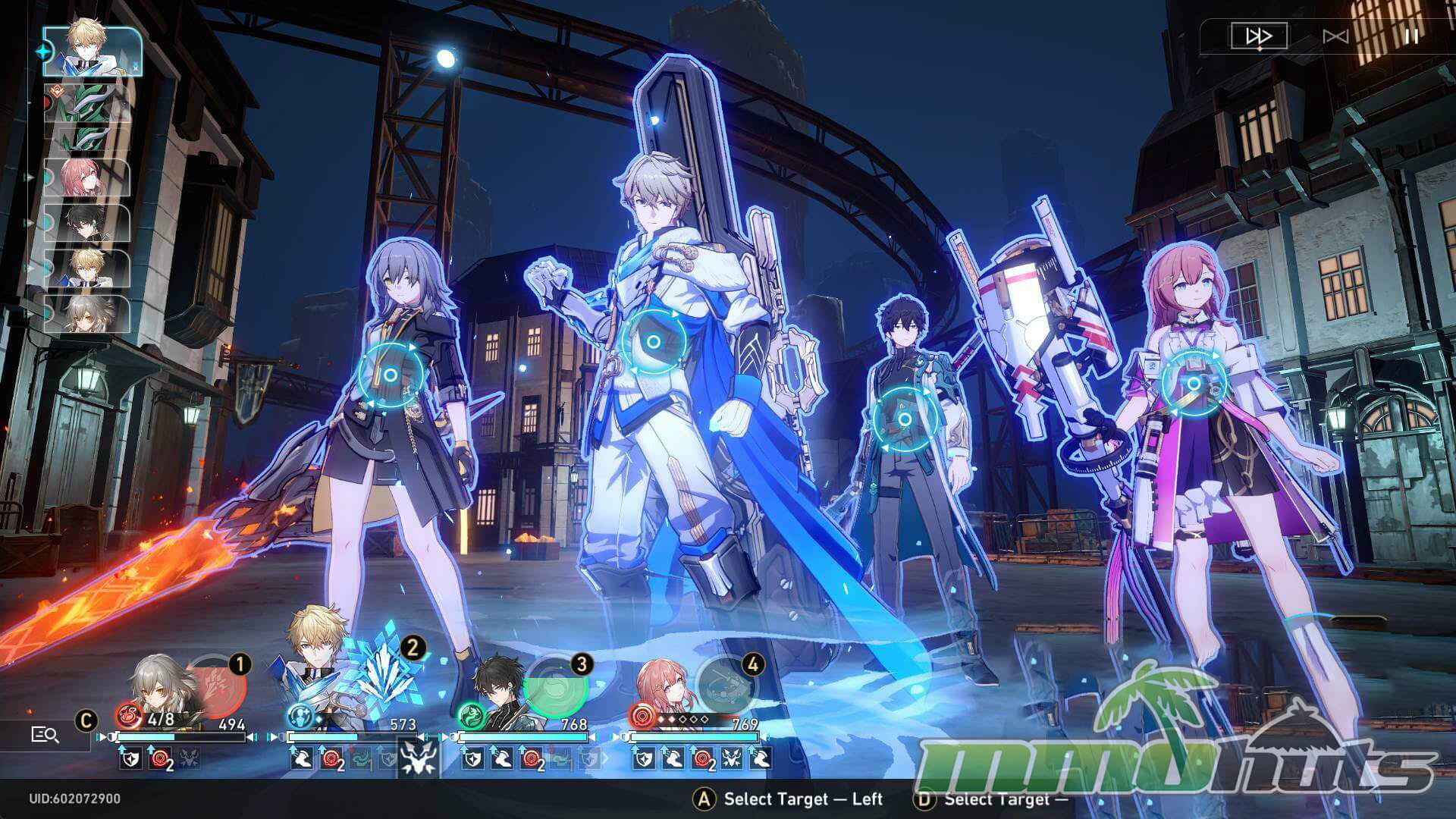This screenshot has height=819, width=1456.
Task: Target the grey-haired Trailblazer's circular target marker
Action: 390,375
